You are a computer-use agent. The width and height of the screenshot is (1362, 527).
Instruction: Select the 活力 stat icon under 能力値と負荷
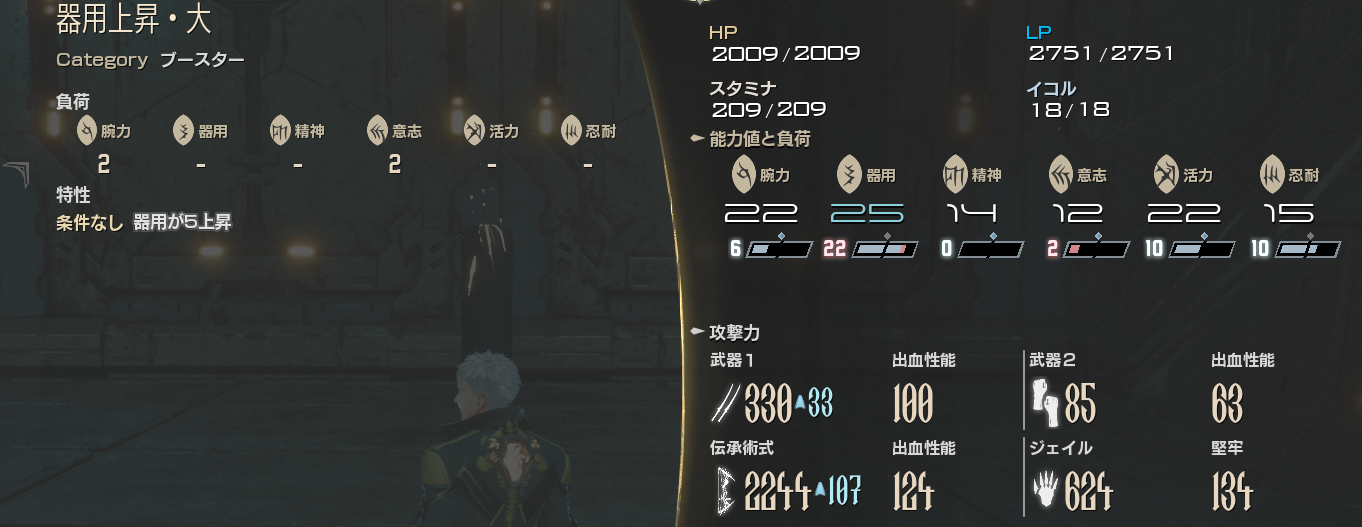pyautogui.click(x=1166, y=173)
